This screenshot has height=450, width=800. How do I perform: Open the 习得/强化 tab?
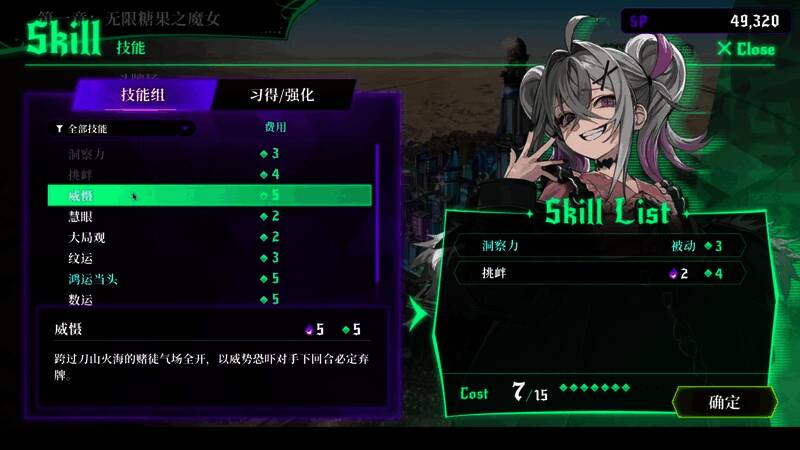click(282, 95)
